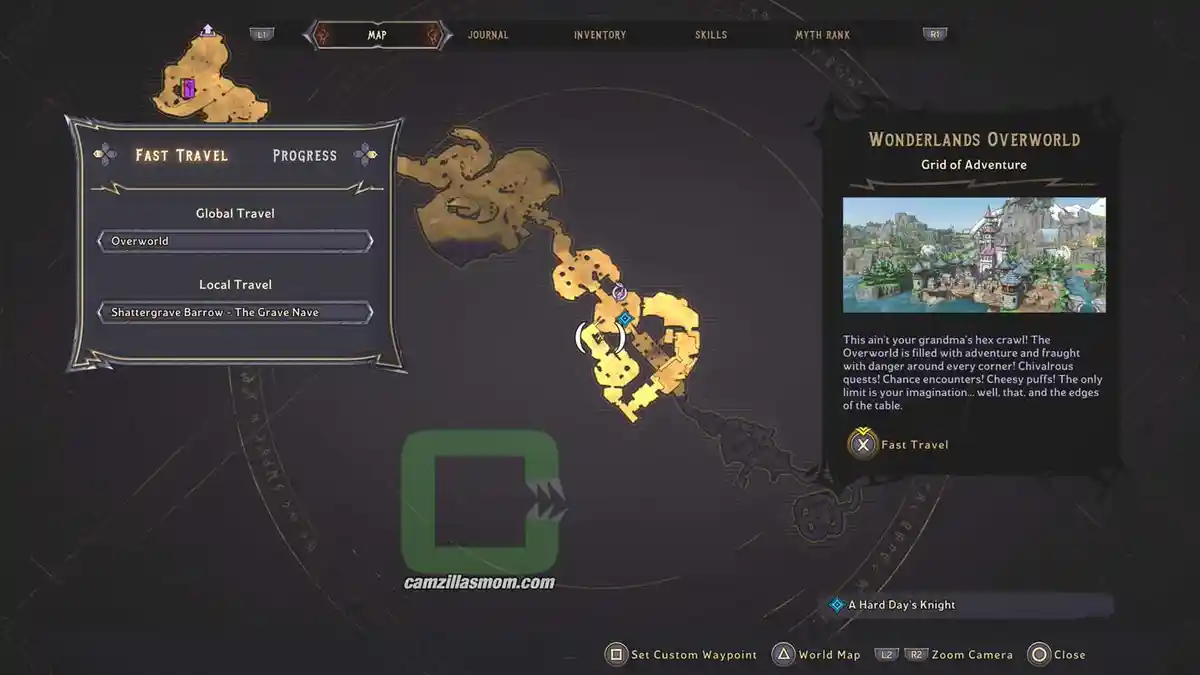Click the purple door marker on map
This screenshot has height=675, width=1200.
188,89
